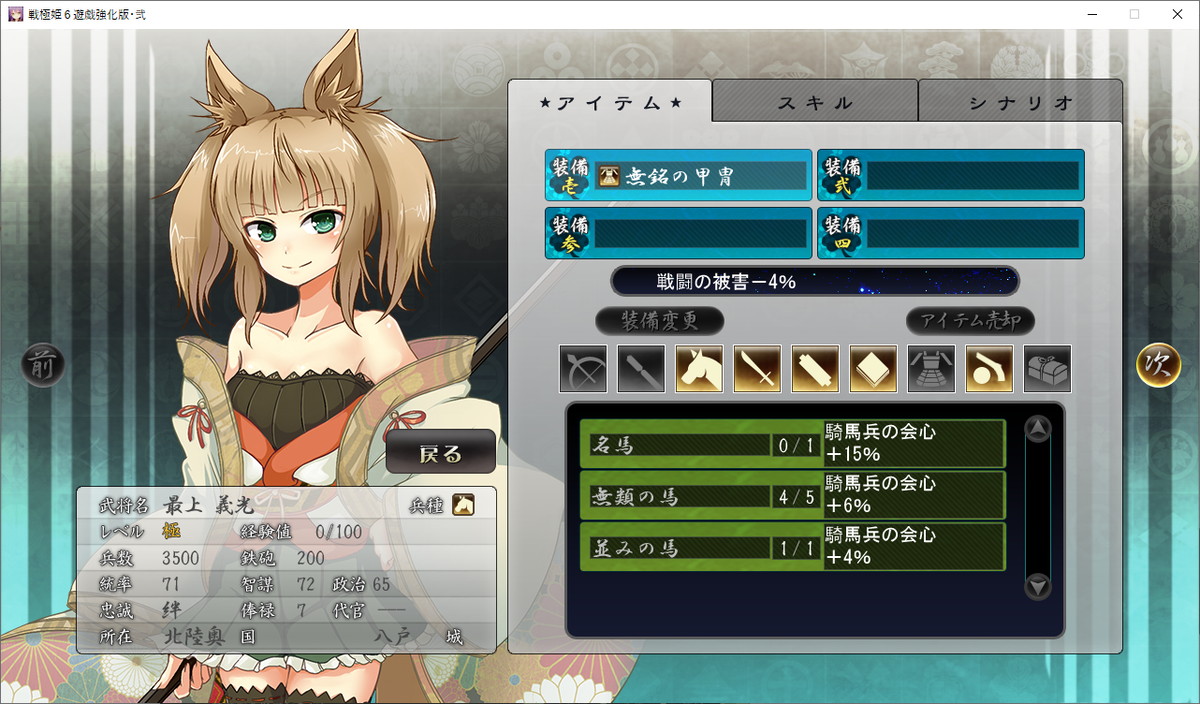Select the アイテム tab
Screen dimensions: 1200x704
(x=610, y=102)
